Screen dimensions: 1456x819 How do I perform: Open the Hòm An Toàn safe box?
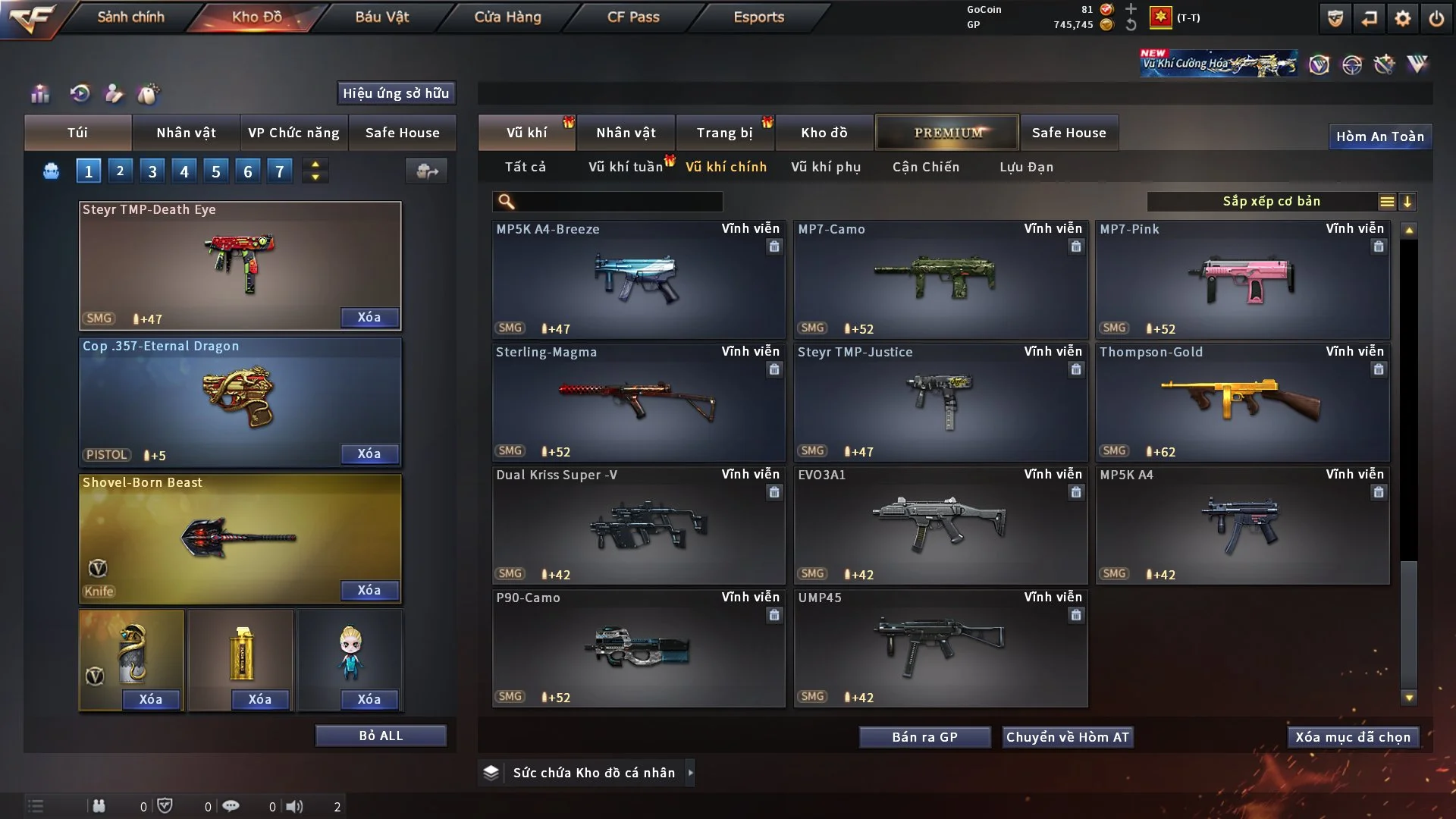(x=1379, y=136)
